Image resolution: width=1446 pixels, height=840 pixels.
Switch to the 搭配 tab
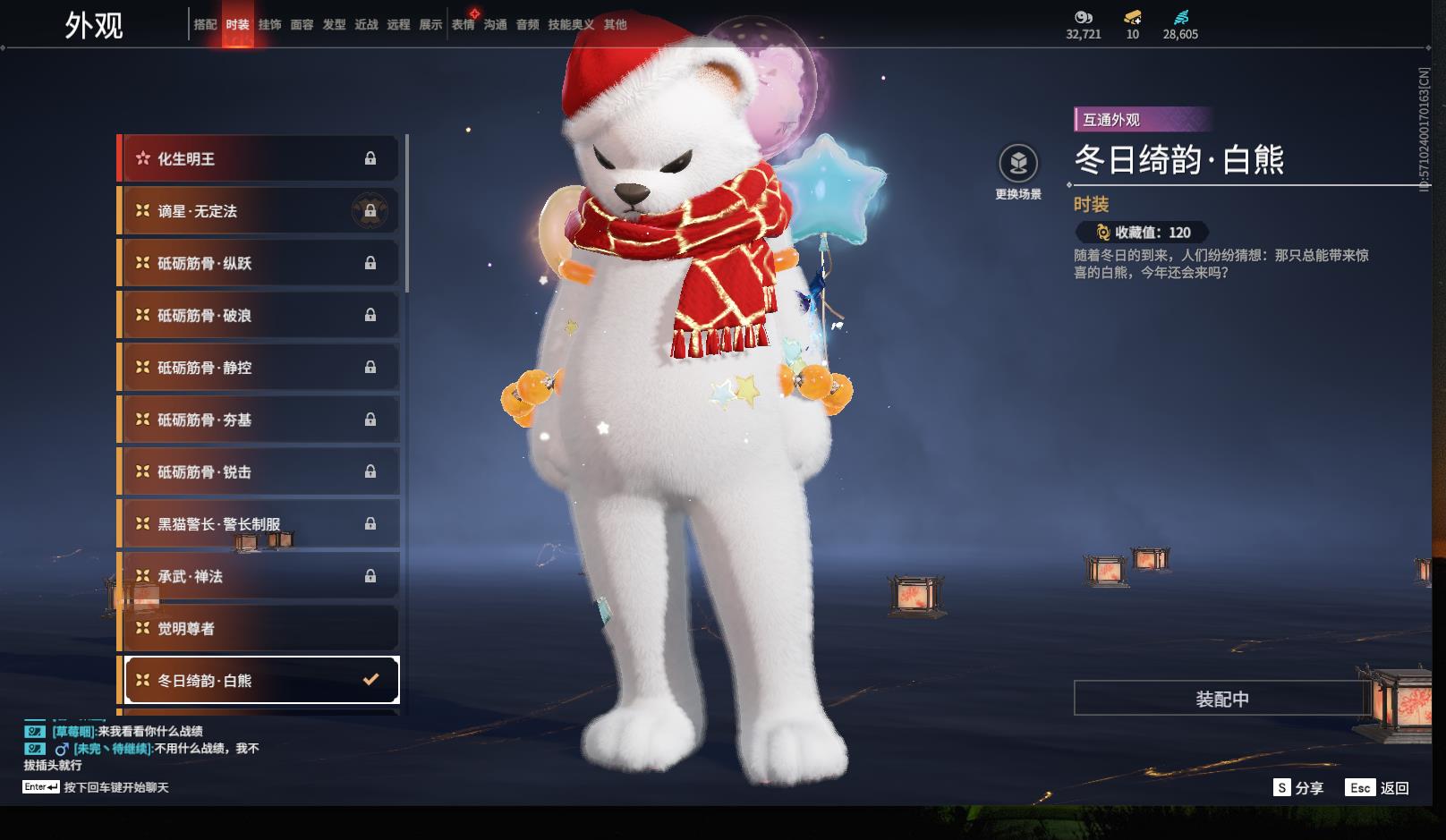pos(205,25)
